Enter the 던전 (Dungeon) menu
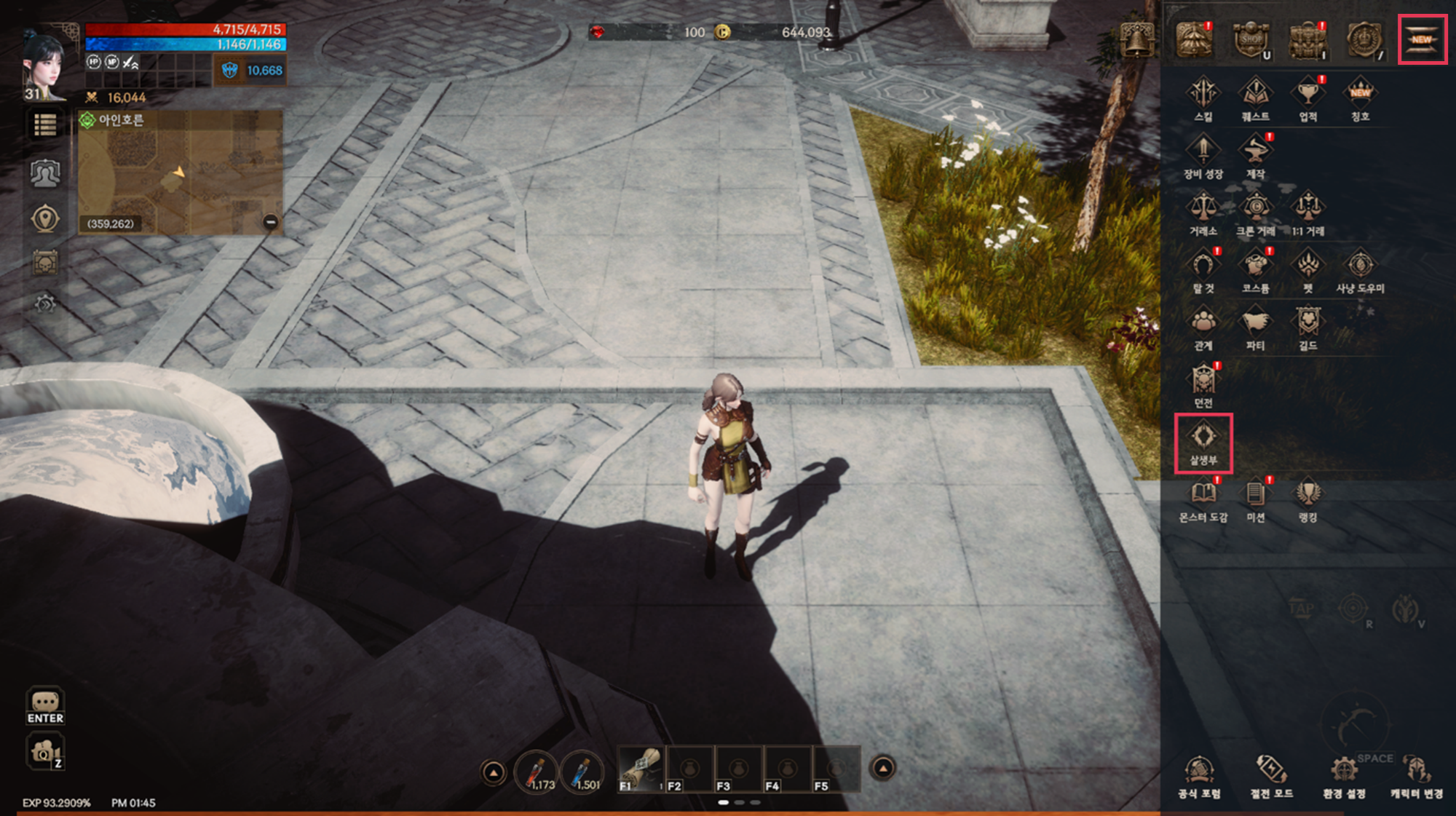 pos(1203,386)
